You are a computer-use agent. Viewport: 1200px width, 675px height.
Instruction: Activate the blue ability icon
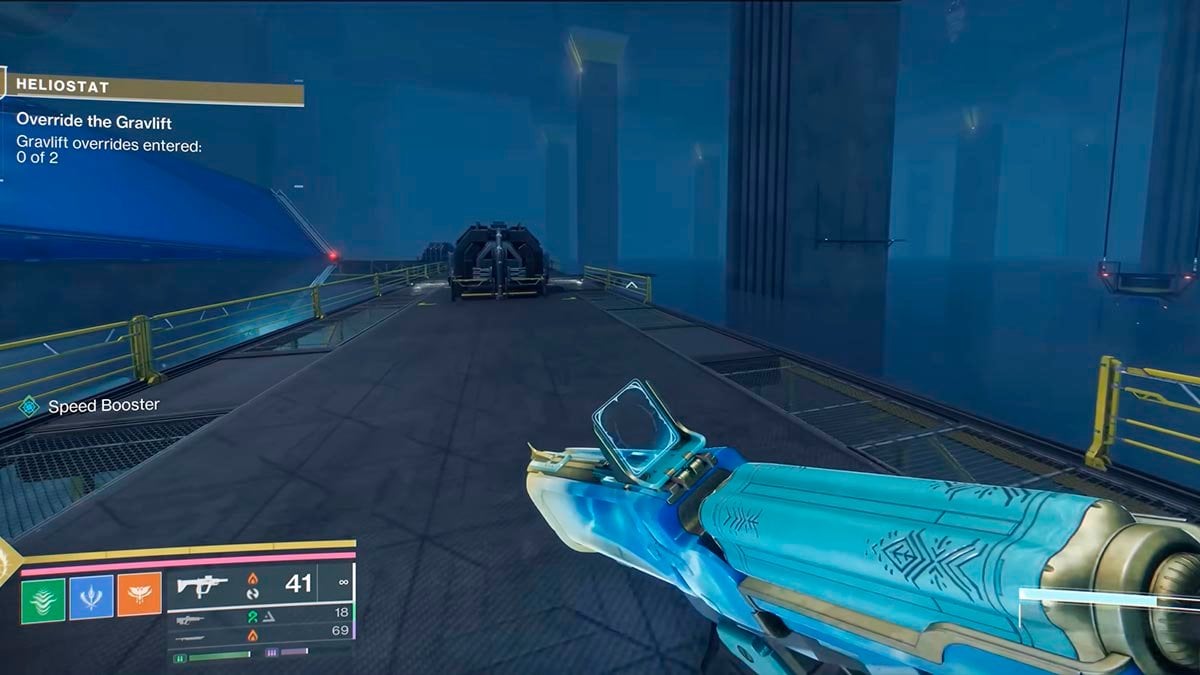click(x=91, y=597)
